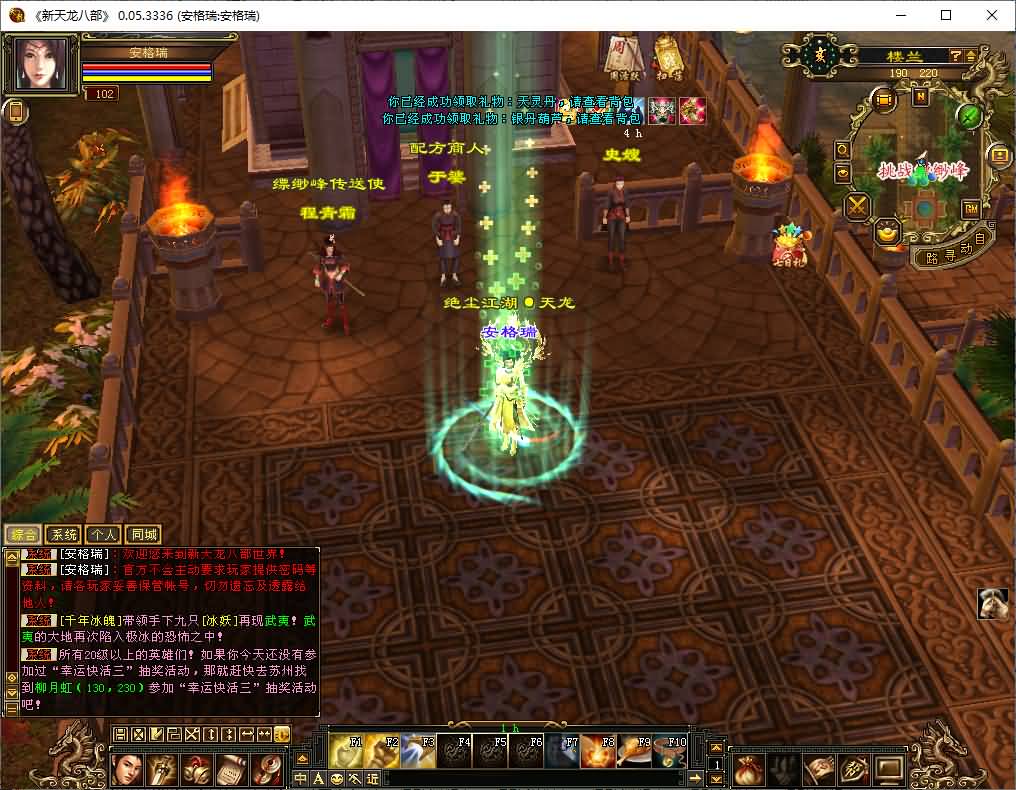1016x790 pixels.
Task: Switch to the 系统 chat tab
Action: (x=64, y=535)
